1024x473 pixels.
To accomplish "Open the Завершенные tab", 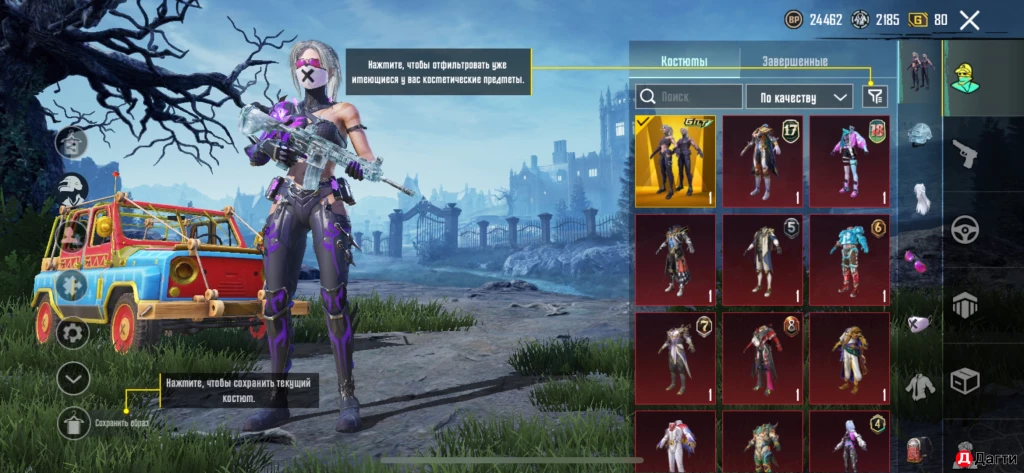I will click(x=794, y=62).
